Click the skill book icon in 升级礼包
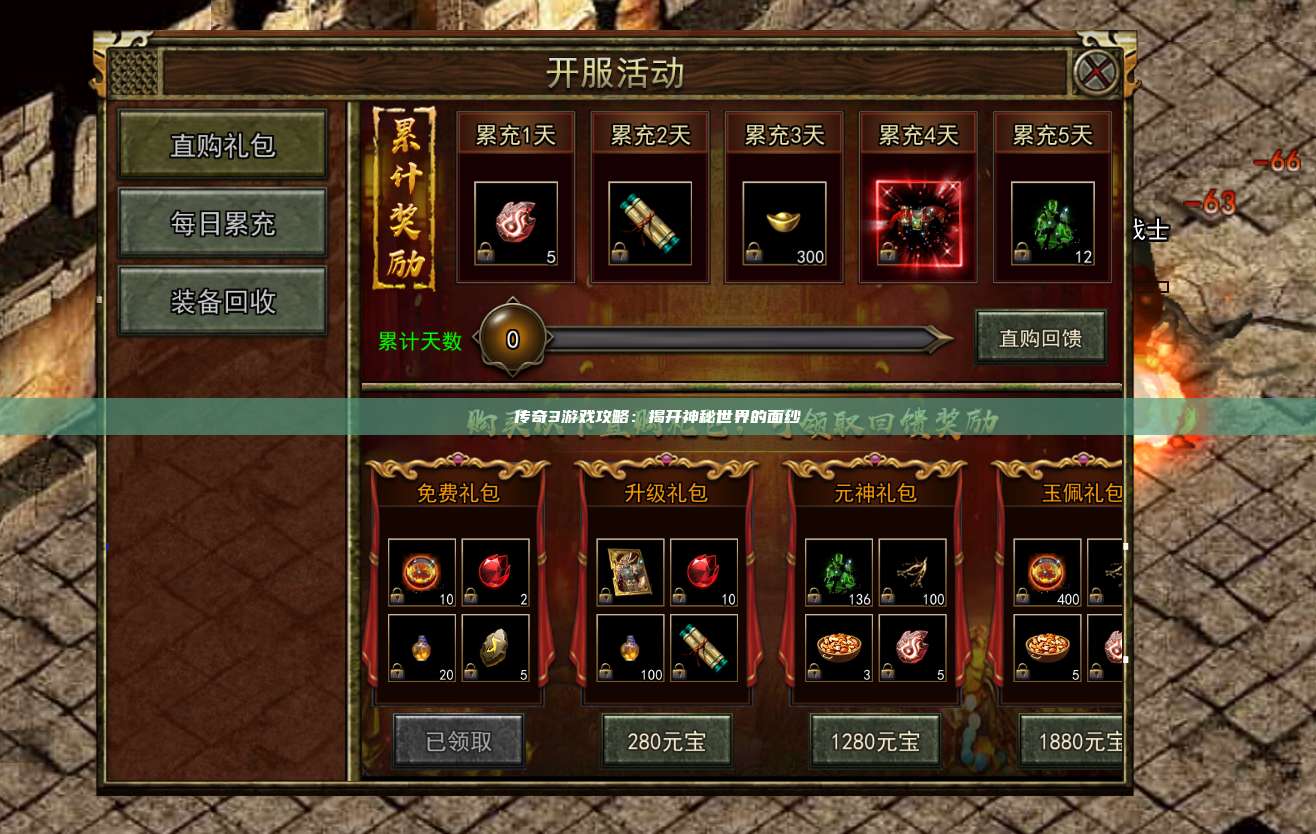The width and height of the screenshot is (1316, 834). click(x=630, y=573)
